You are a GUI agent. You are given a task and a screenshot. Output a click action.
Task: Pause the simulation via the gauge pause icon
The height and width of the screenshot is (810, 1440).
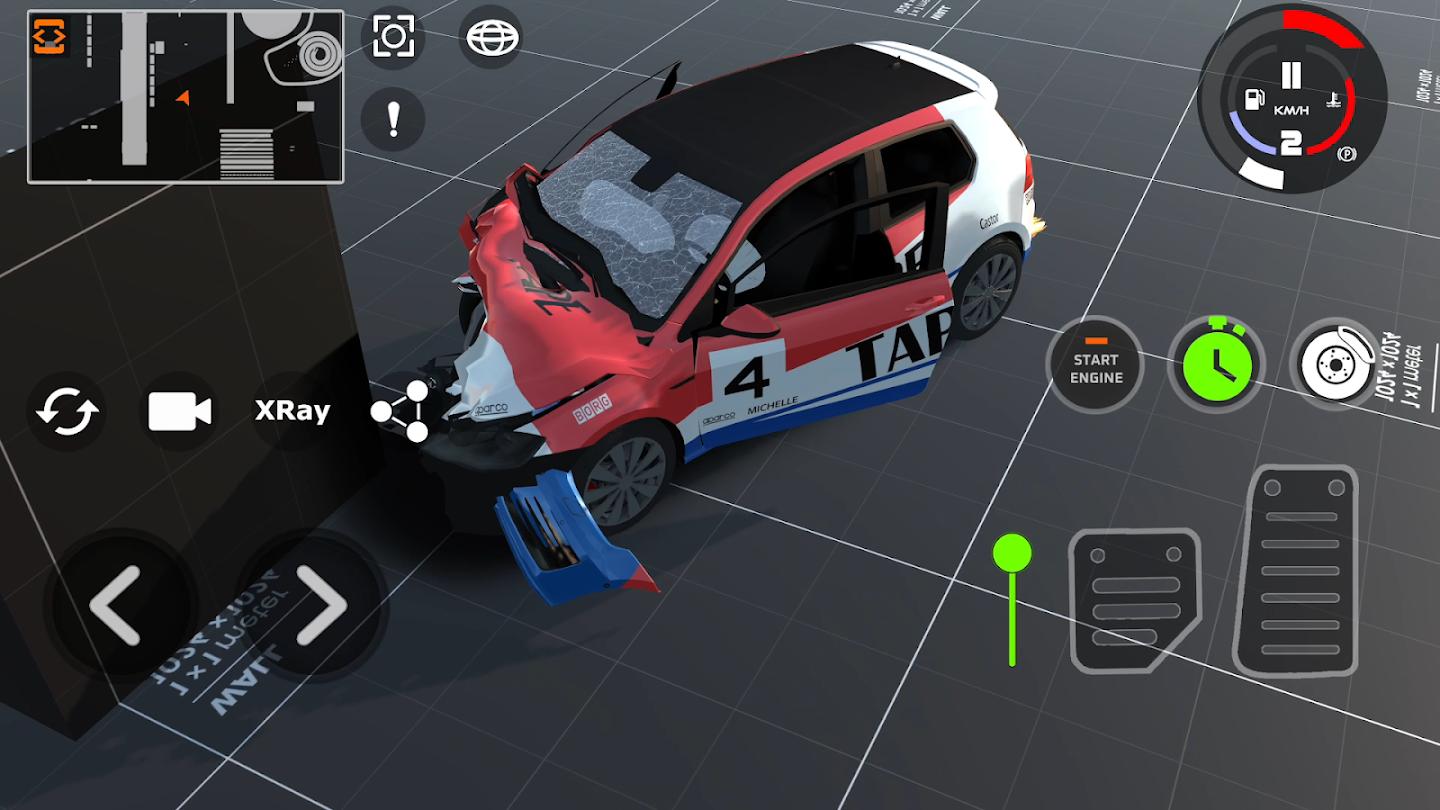tap(1292, 73)
